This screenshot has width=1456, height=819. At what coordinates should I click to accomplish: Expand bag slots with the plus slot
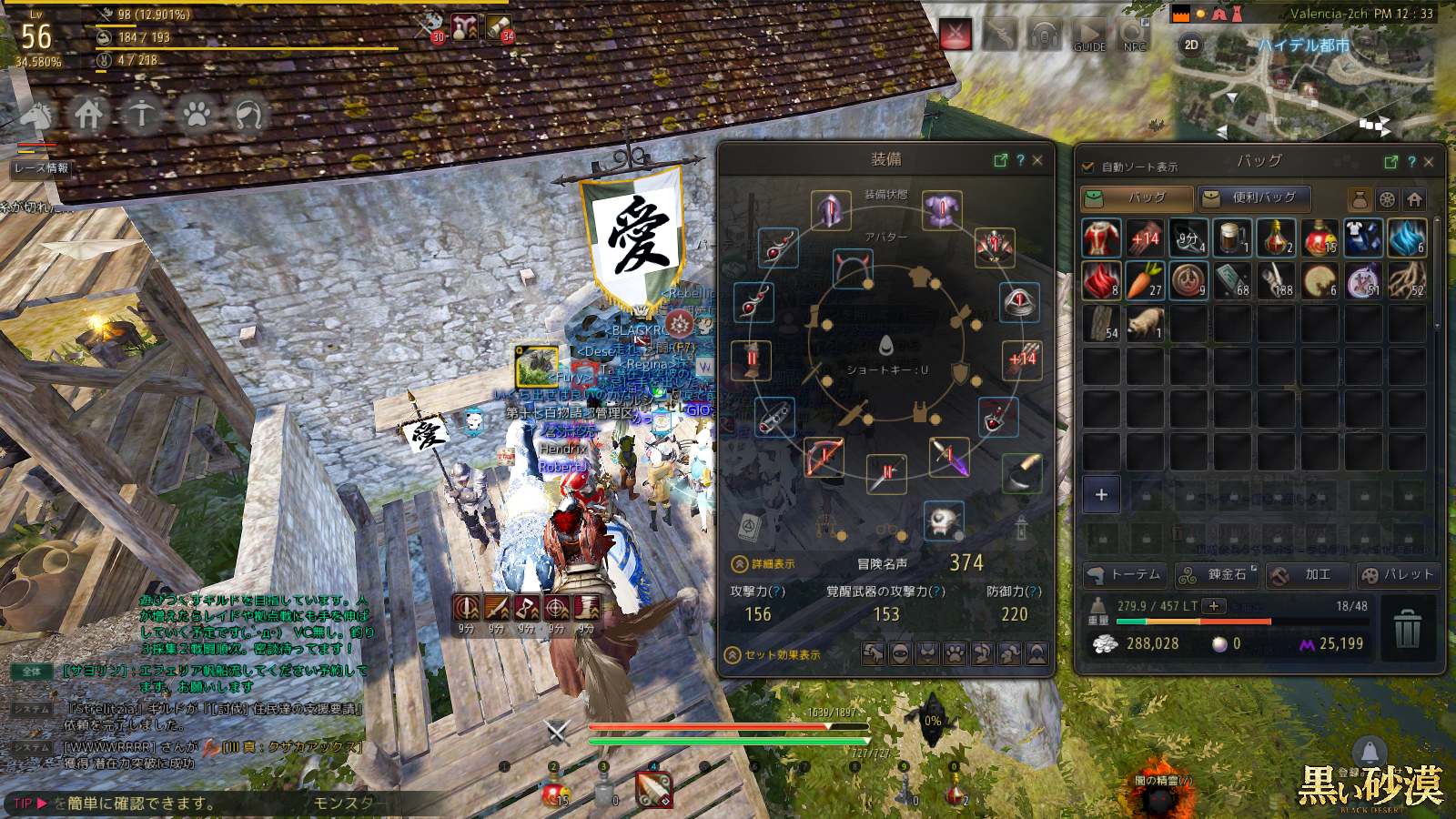coord(1101,494)
